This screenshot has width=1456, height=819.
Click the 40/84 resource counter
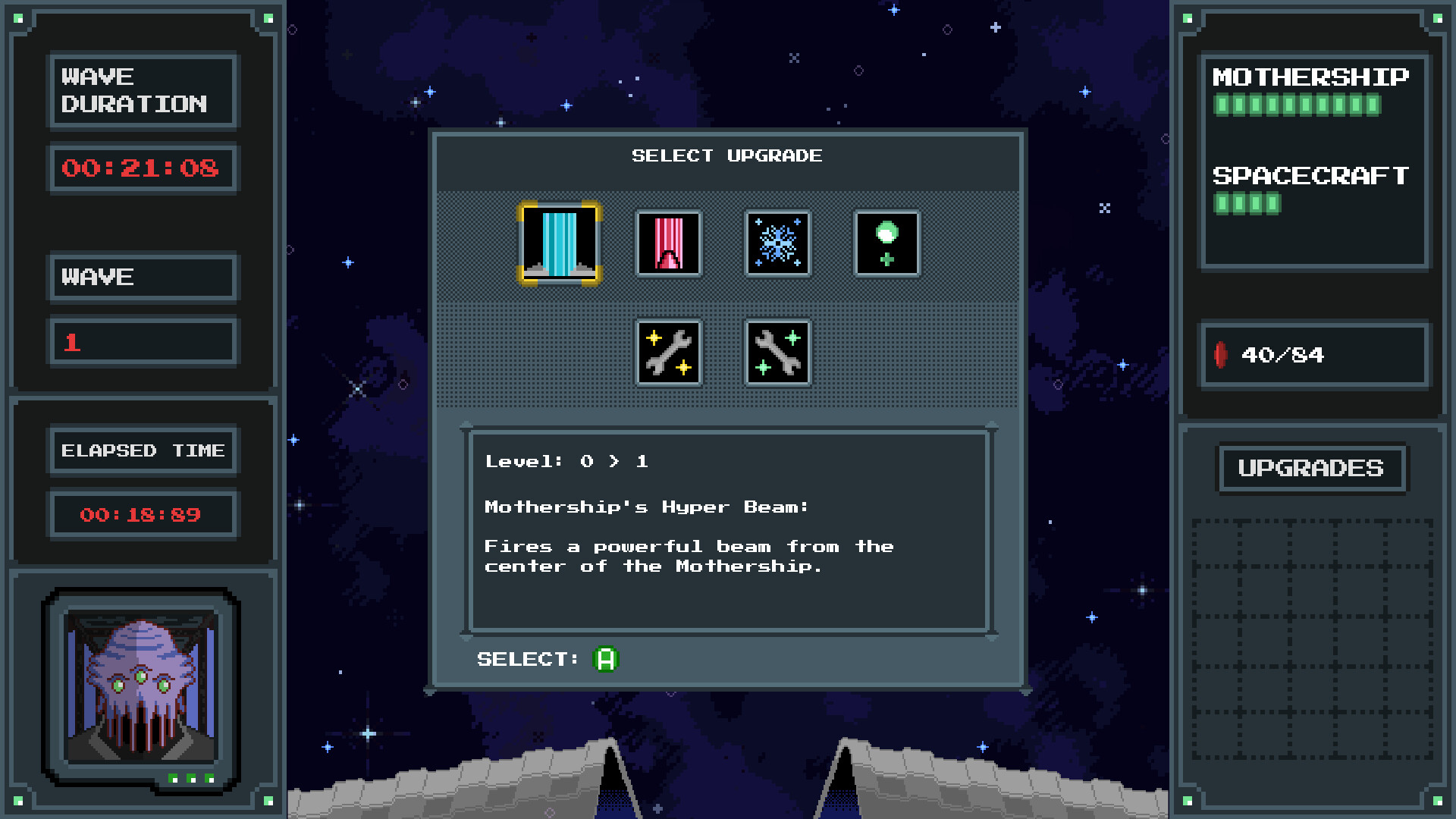[x=1282, y=355]
